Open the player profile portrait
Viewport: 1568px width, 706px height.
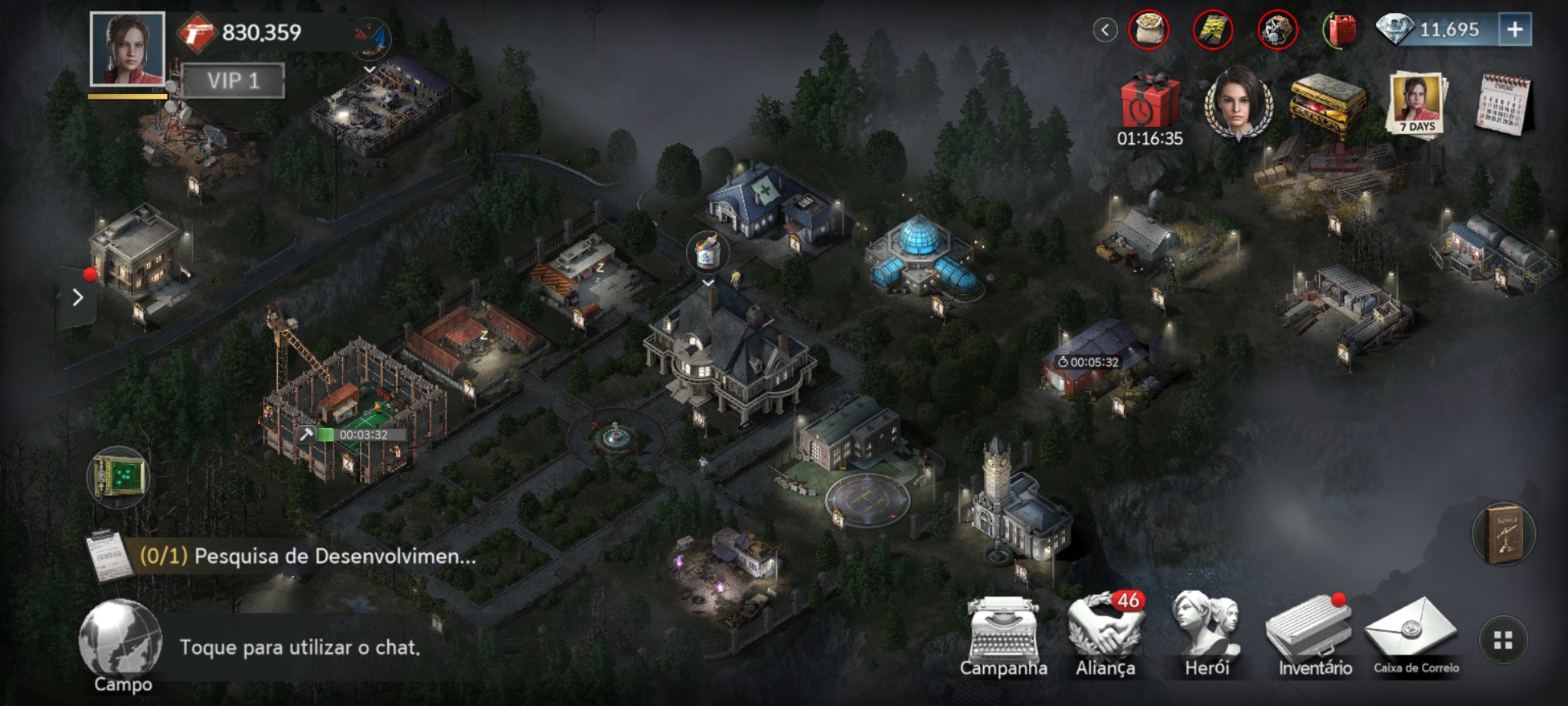click(x=127, y=49)
